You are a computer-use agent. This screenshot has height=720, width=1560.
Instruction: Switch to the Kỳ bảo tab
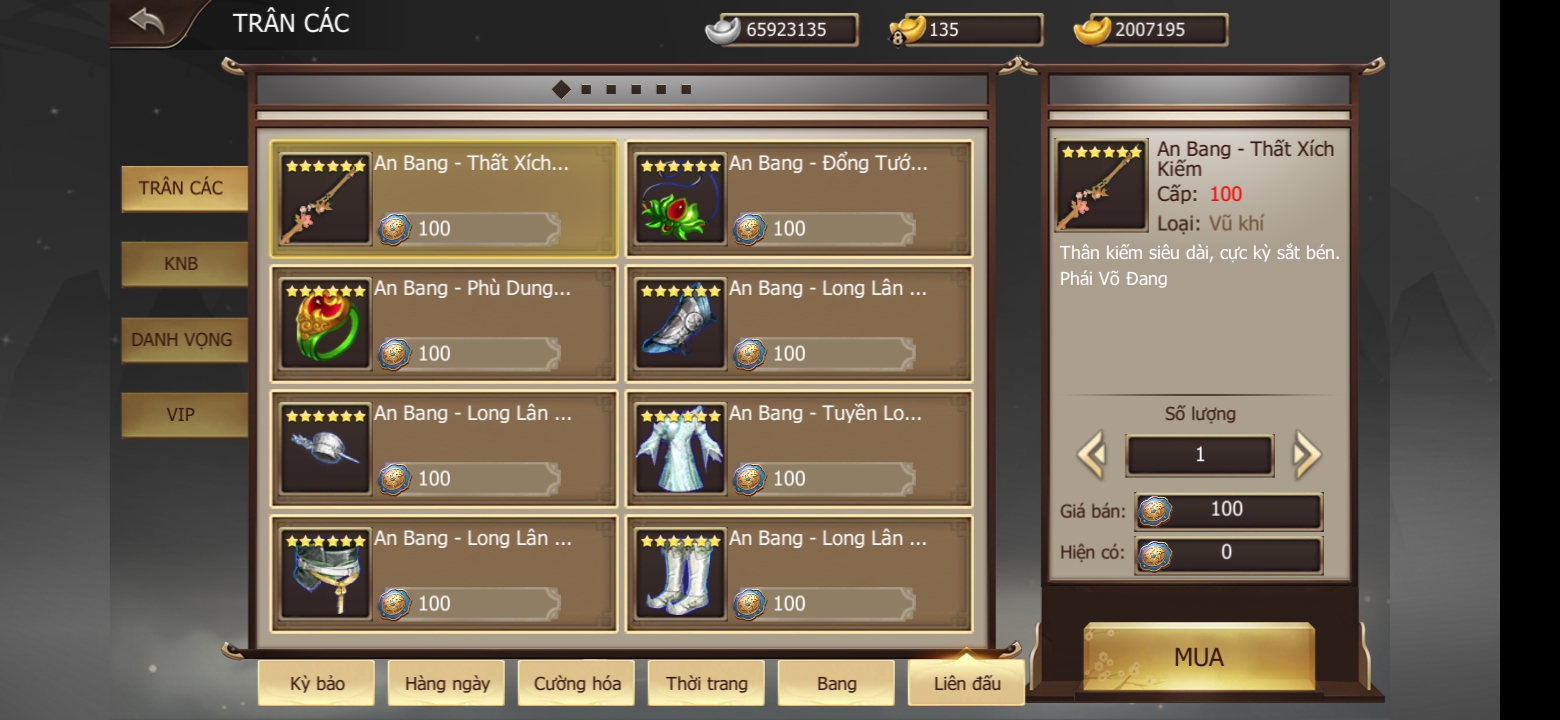click(x=315, y=682)
